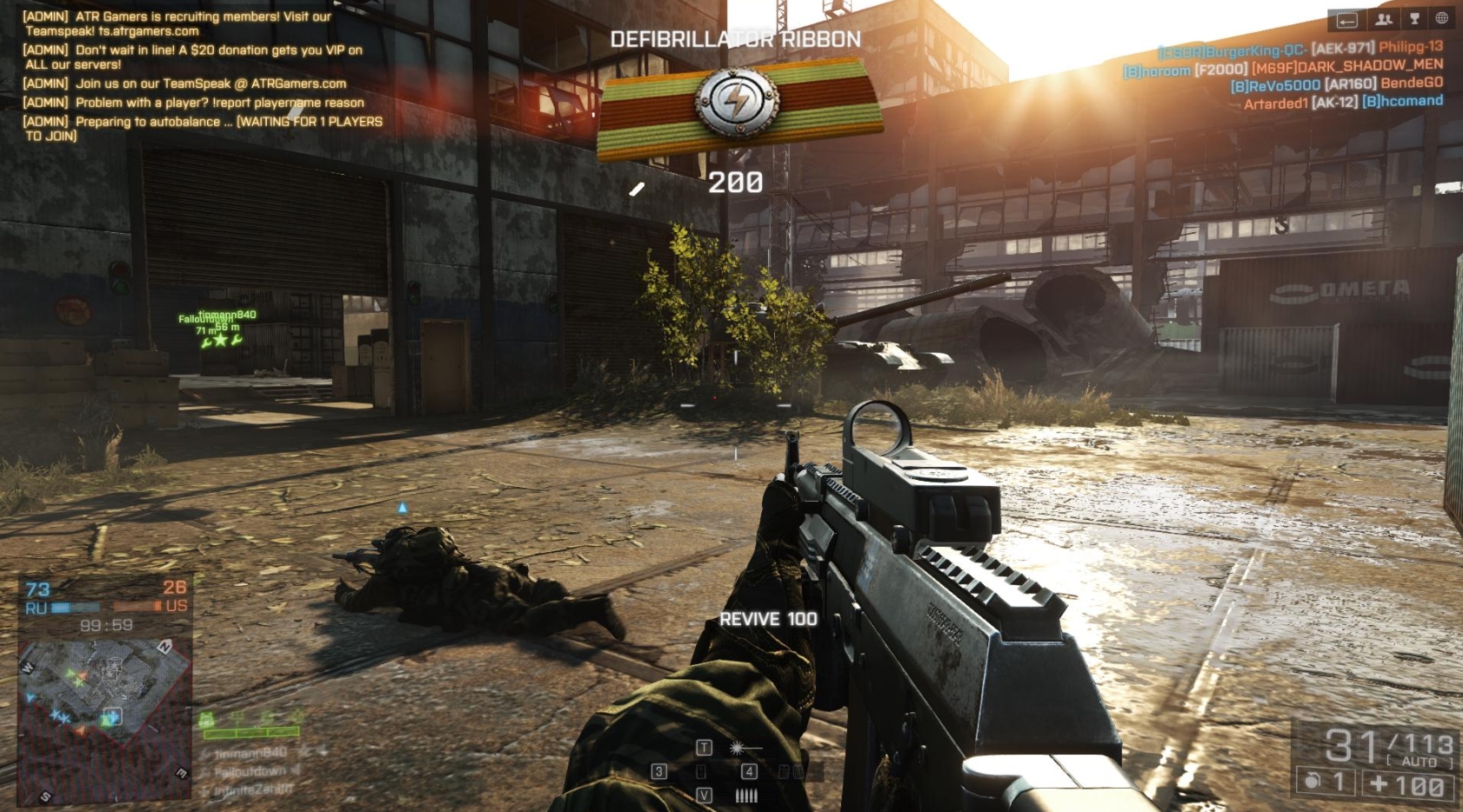Open the globe server browser icon top-right
This screenshot has width=1463, height=812.
pyautogui.click(x=1443, y=18)
